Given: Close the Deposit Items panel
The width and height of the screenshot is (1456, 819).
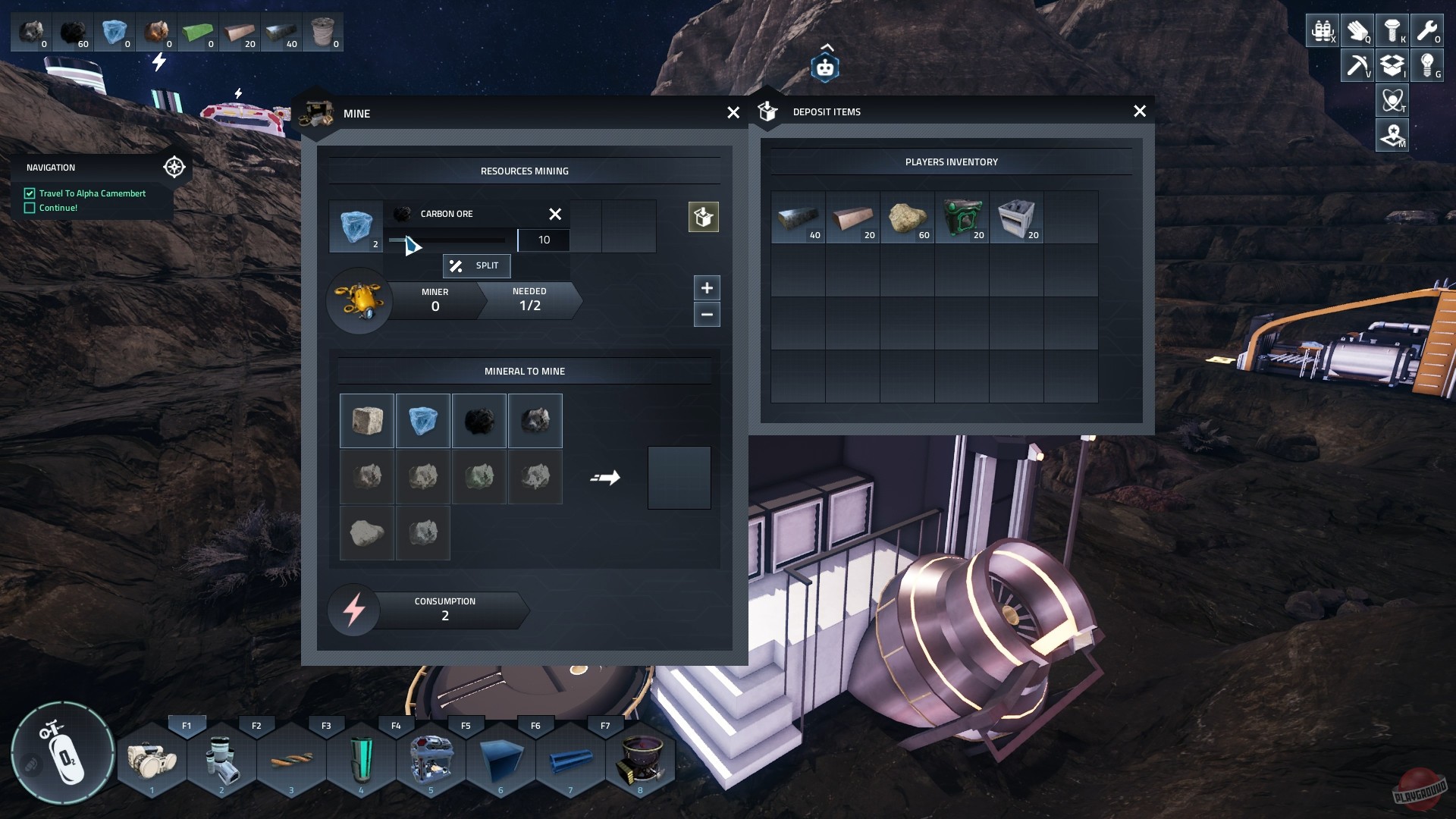Looking at the screenshot, I should (1139, 111).
